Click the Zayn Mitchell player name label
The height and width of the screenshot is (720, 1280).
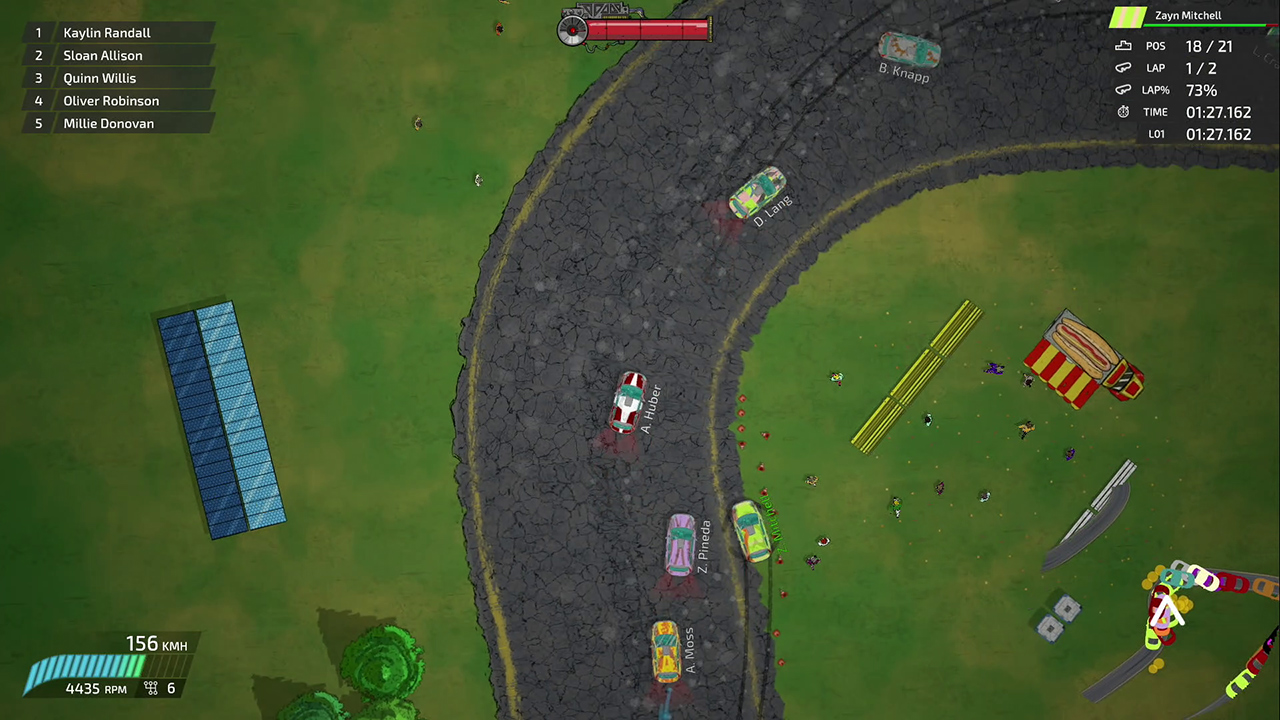[1188, 15]
